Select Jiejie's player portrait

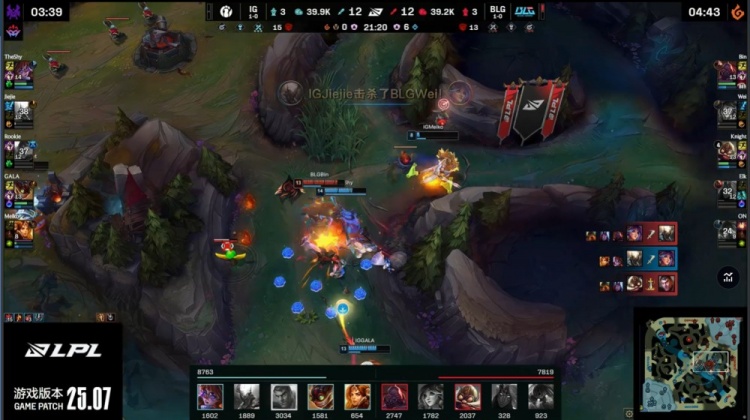click(x=21, y=114)
